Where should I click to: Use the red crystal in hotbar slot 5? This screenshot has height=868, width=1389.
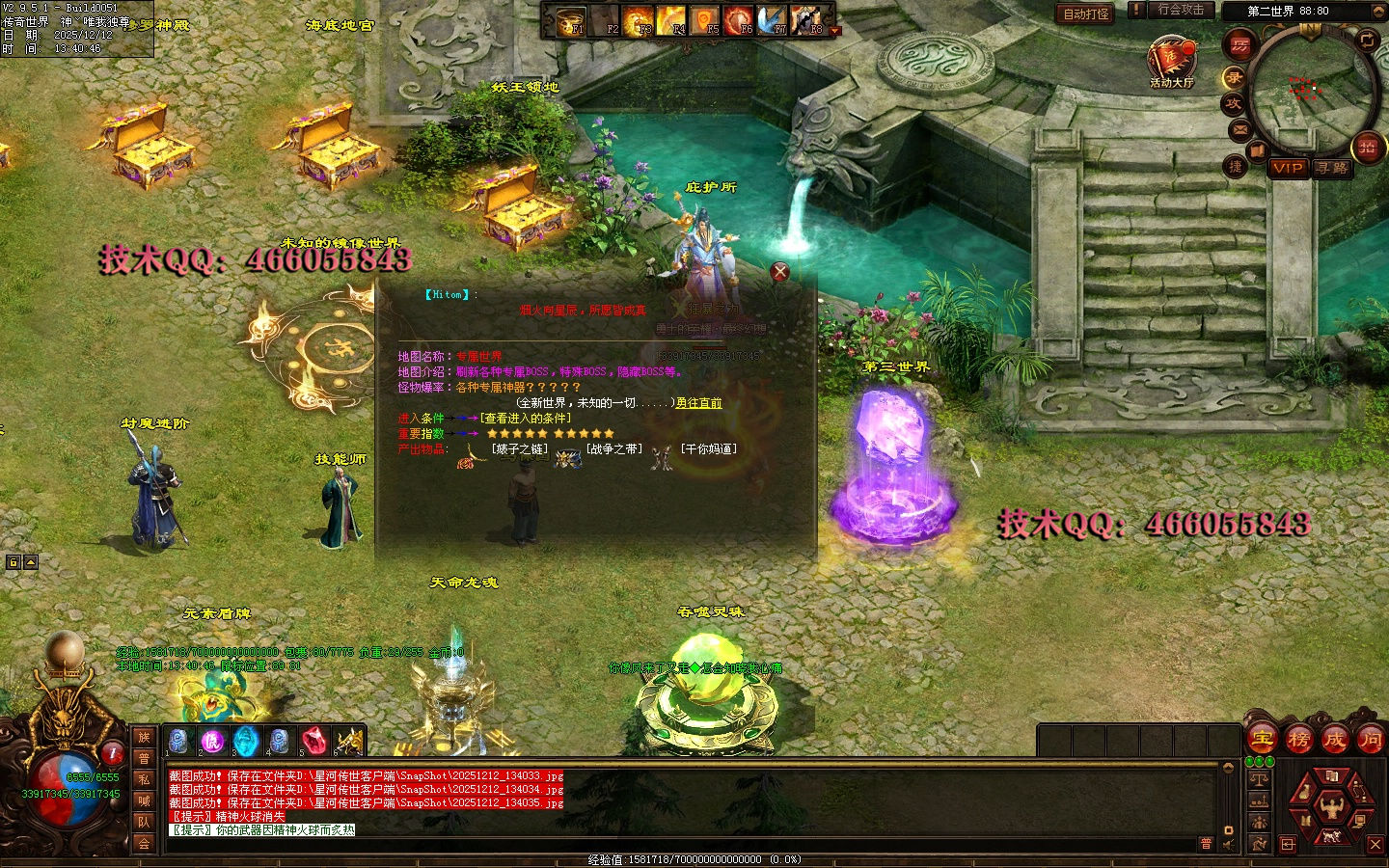(313, 741)
